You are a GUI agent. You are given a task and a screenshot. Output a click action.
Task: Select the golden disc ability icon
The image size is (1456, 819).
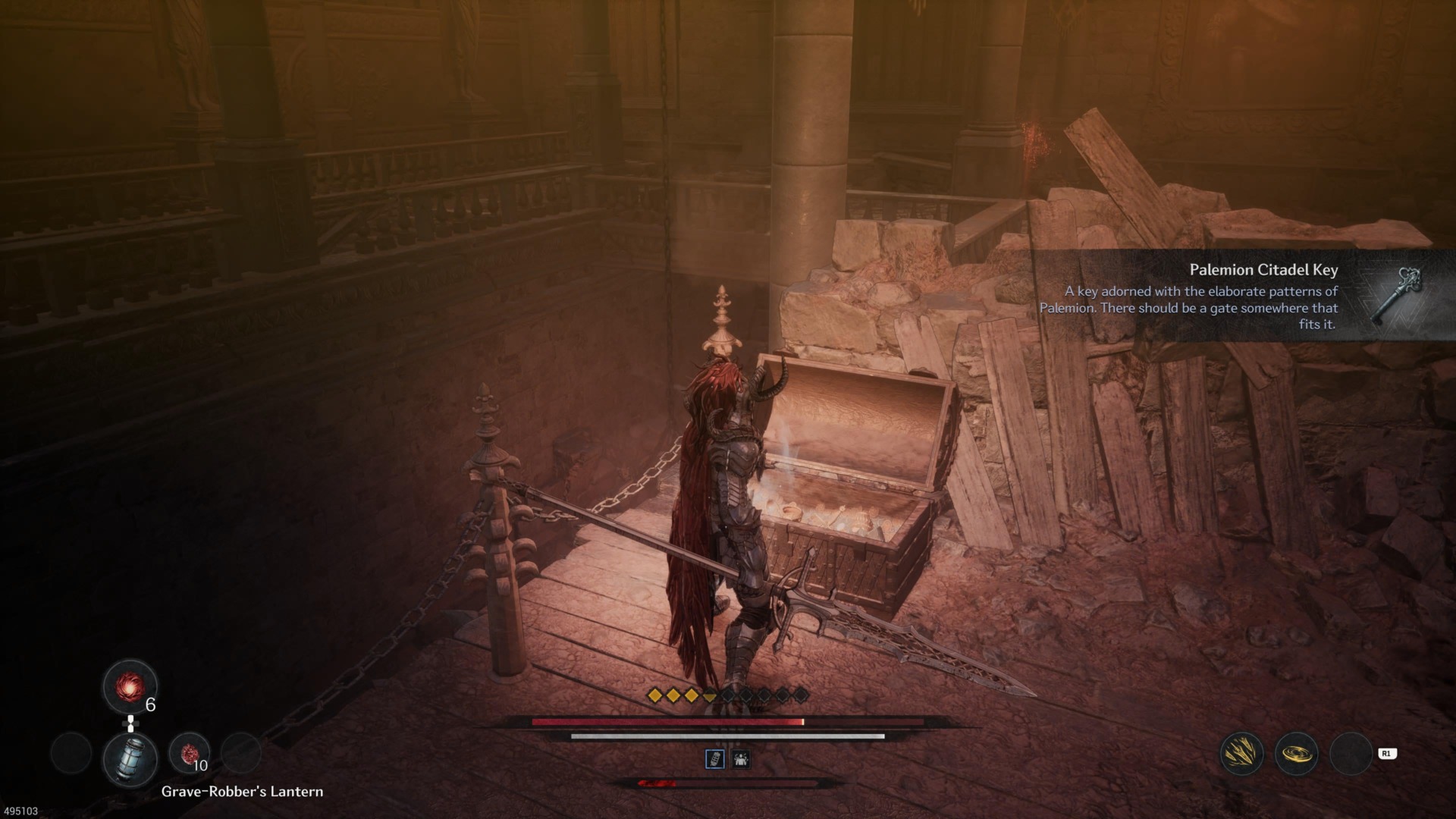1297,754
